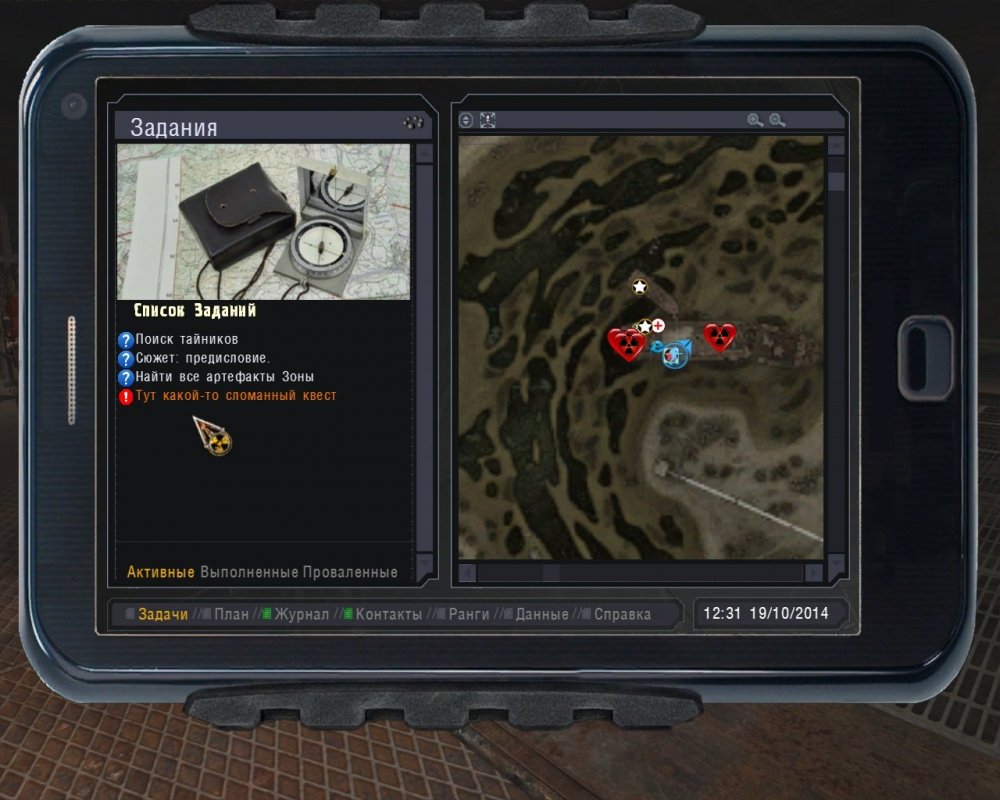
Task: Zoom in the map with plus magnifier
Action: pos(755,120)
